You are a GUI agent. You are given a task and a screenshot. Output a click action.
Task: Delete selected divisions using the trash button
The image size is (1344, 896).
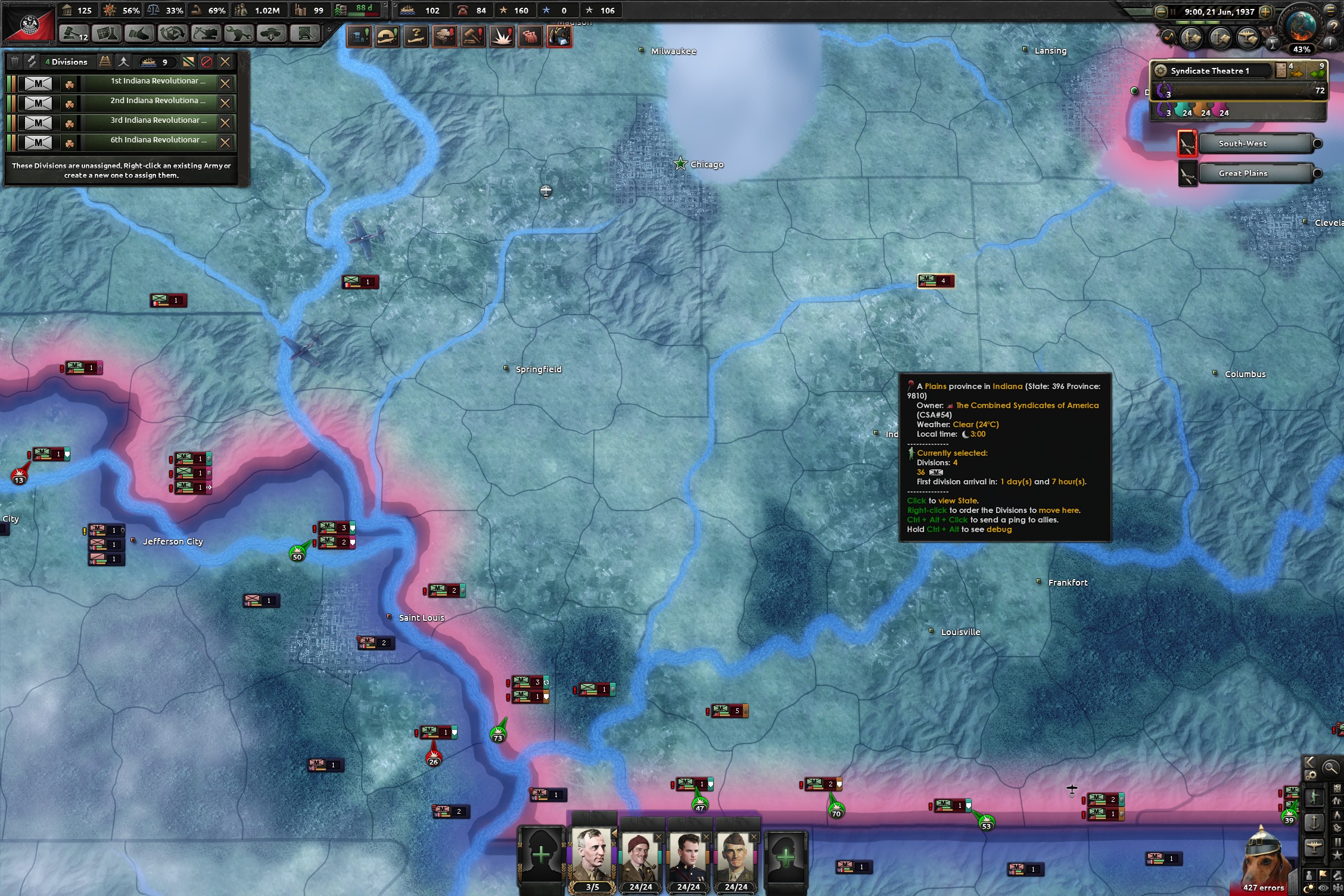(15, 61)
